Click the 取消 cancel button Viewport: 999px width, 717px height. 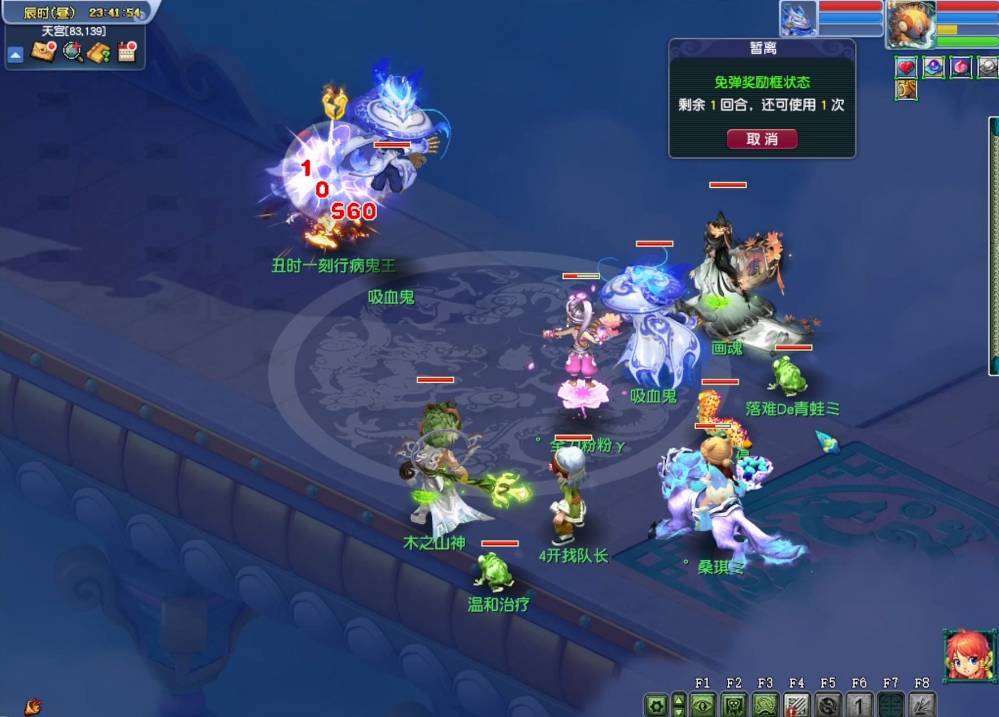click(x=762, y=139)
